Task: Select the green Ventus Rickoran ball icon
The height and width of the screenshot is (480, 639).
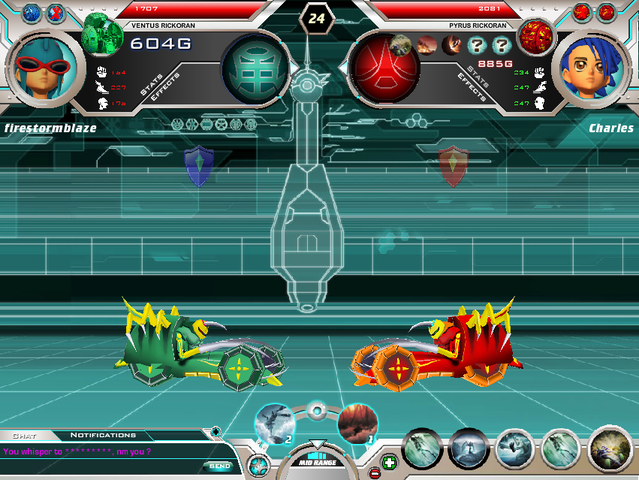Action: [x=102, y=32]
